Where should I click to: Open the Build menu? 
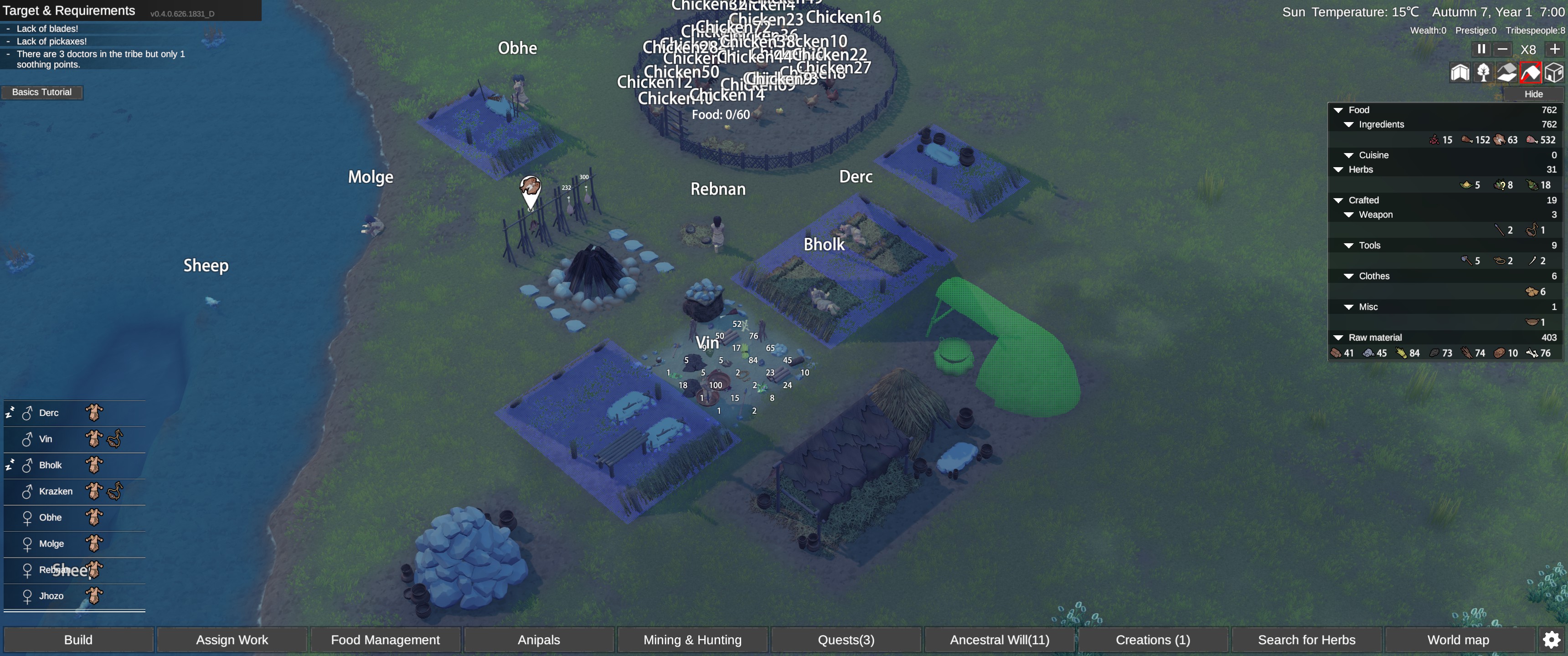pyautogui.click(x=78, y=640)
